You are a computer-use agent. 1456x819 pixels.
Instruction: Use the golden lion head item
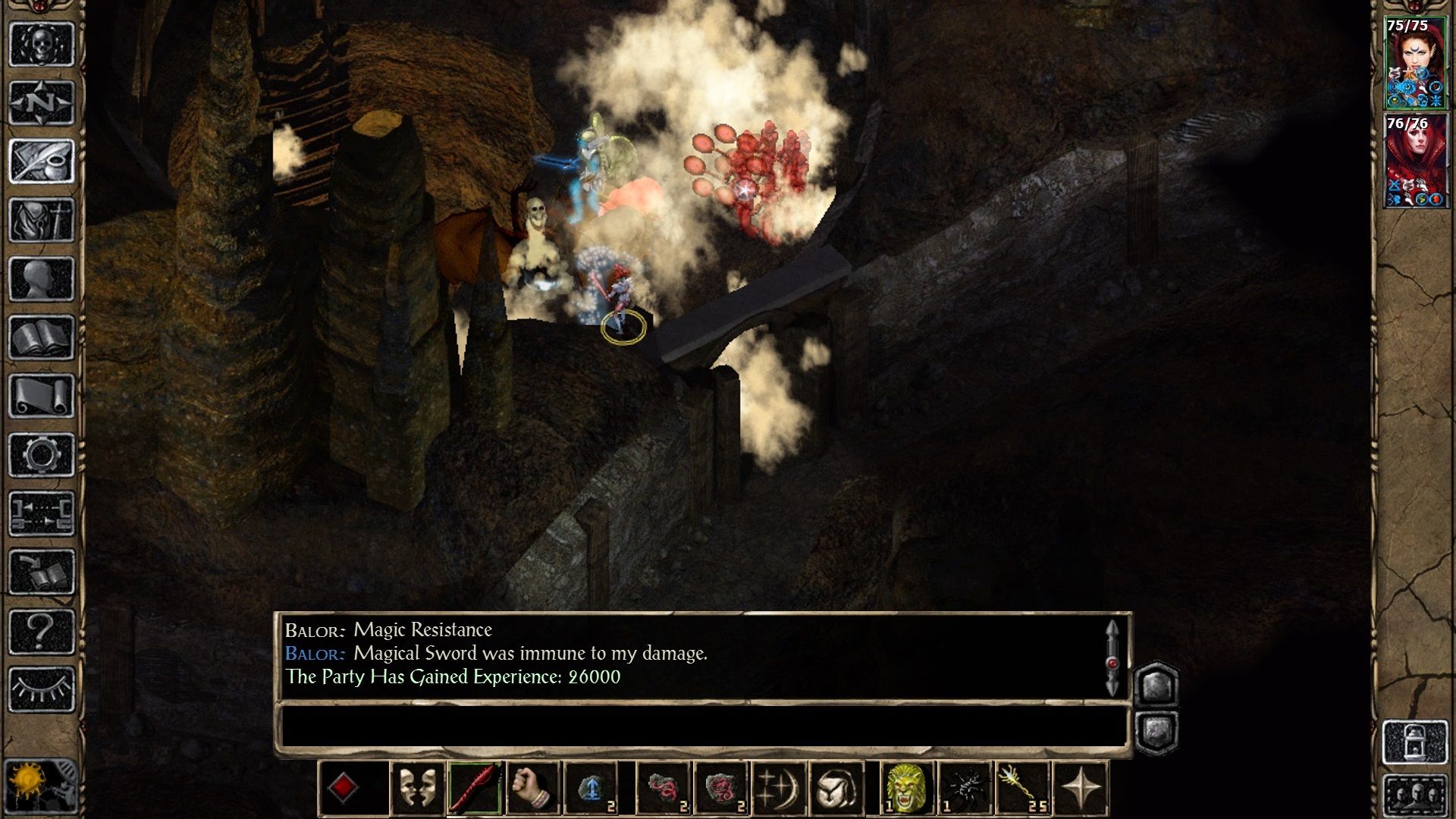(906, 789)
